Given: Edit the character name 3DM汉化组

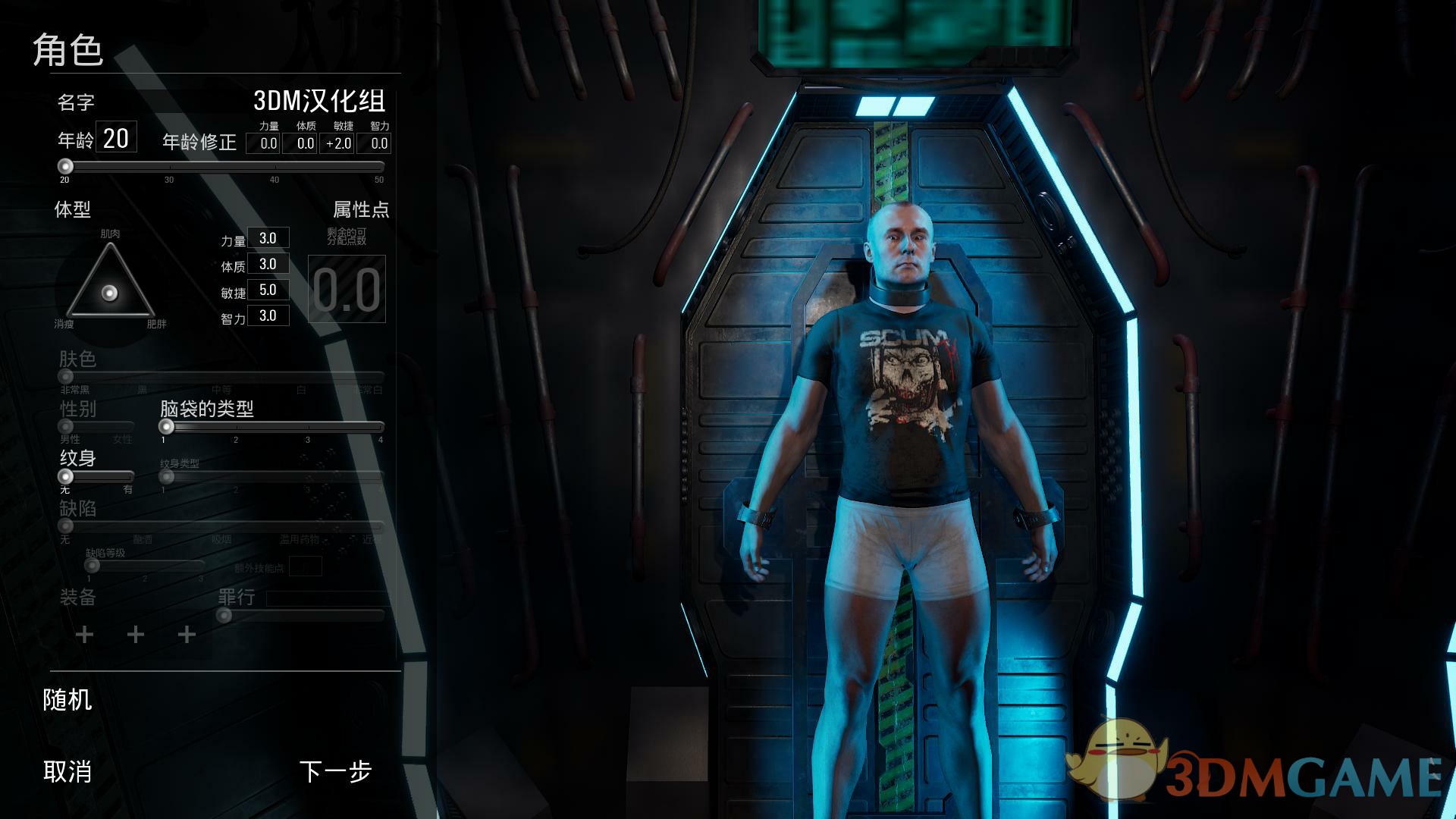Looking at the screenshot, I should [318, 101].
